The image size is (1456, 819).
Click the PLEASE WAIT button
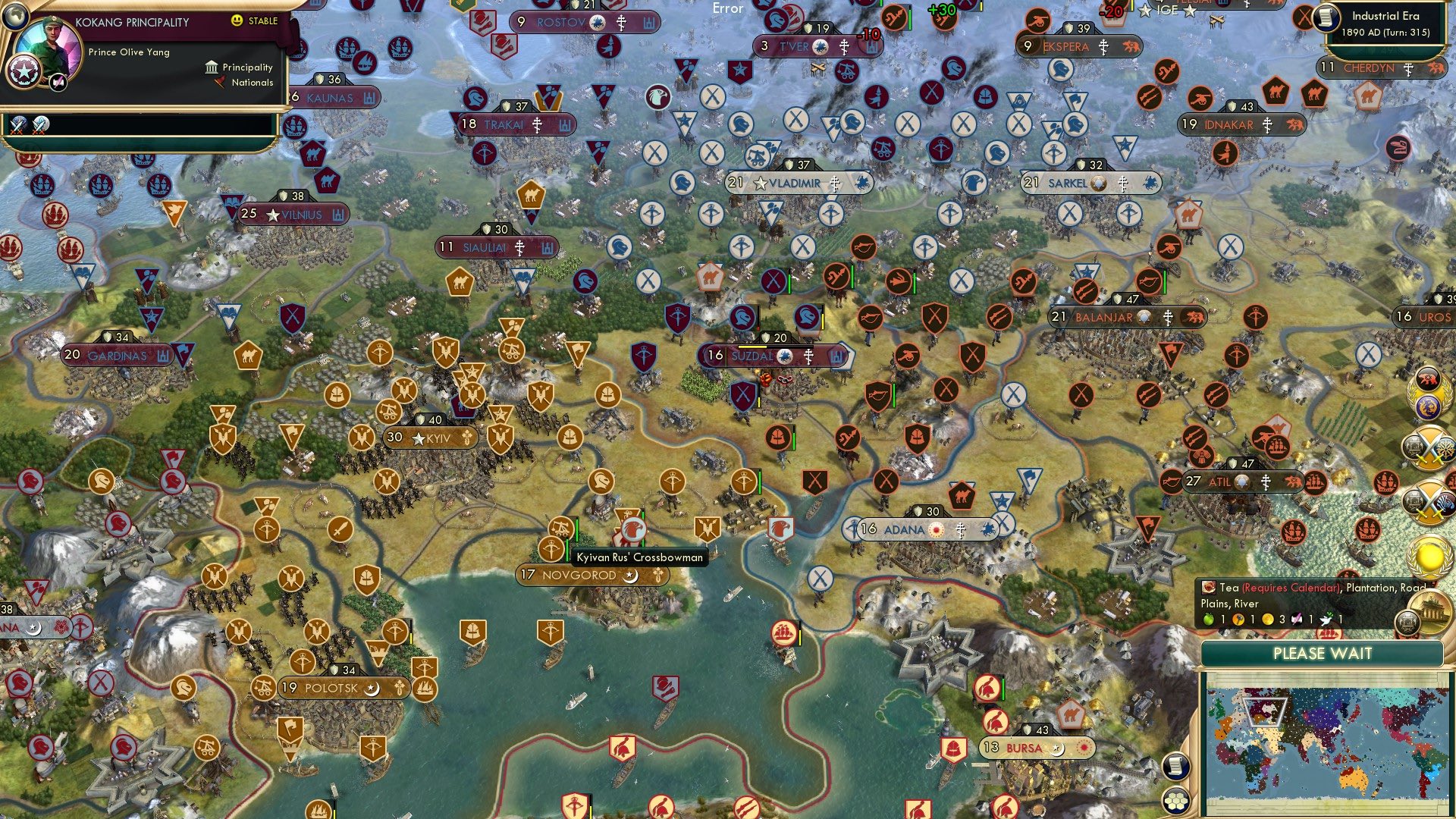pyautogui.click(x=1323, y=653)
